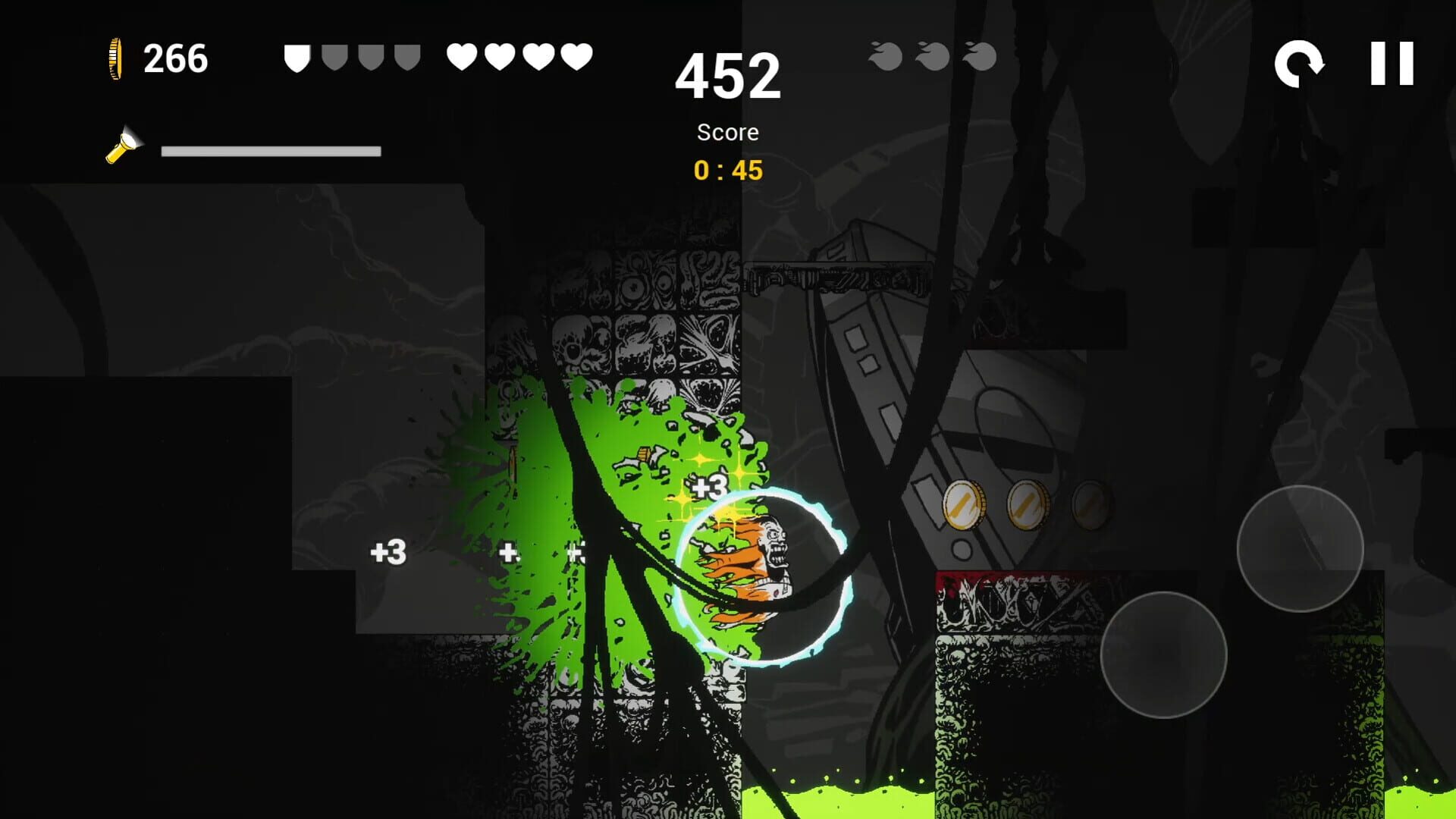Image resolution: width=1456 pixels, height=819 pixels.
Task: Tap the grayed second shield icon
Action: tap(334, 56)
